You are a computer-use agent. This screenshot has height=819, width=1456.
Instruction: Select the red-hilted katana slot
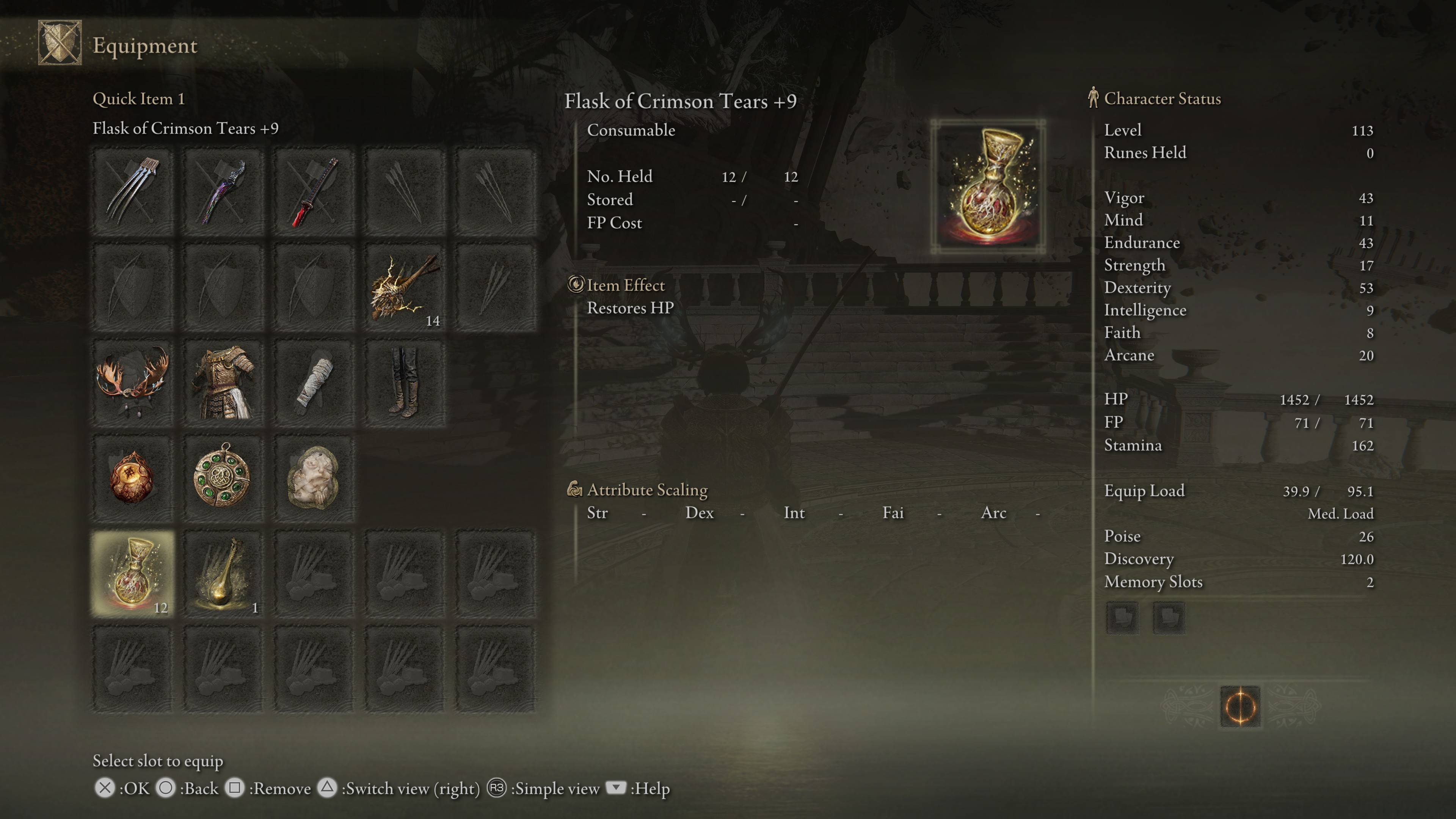coord(314,191)
